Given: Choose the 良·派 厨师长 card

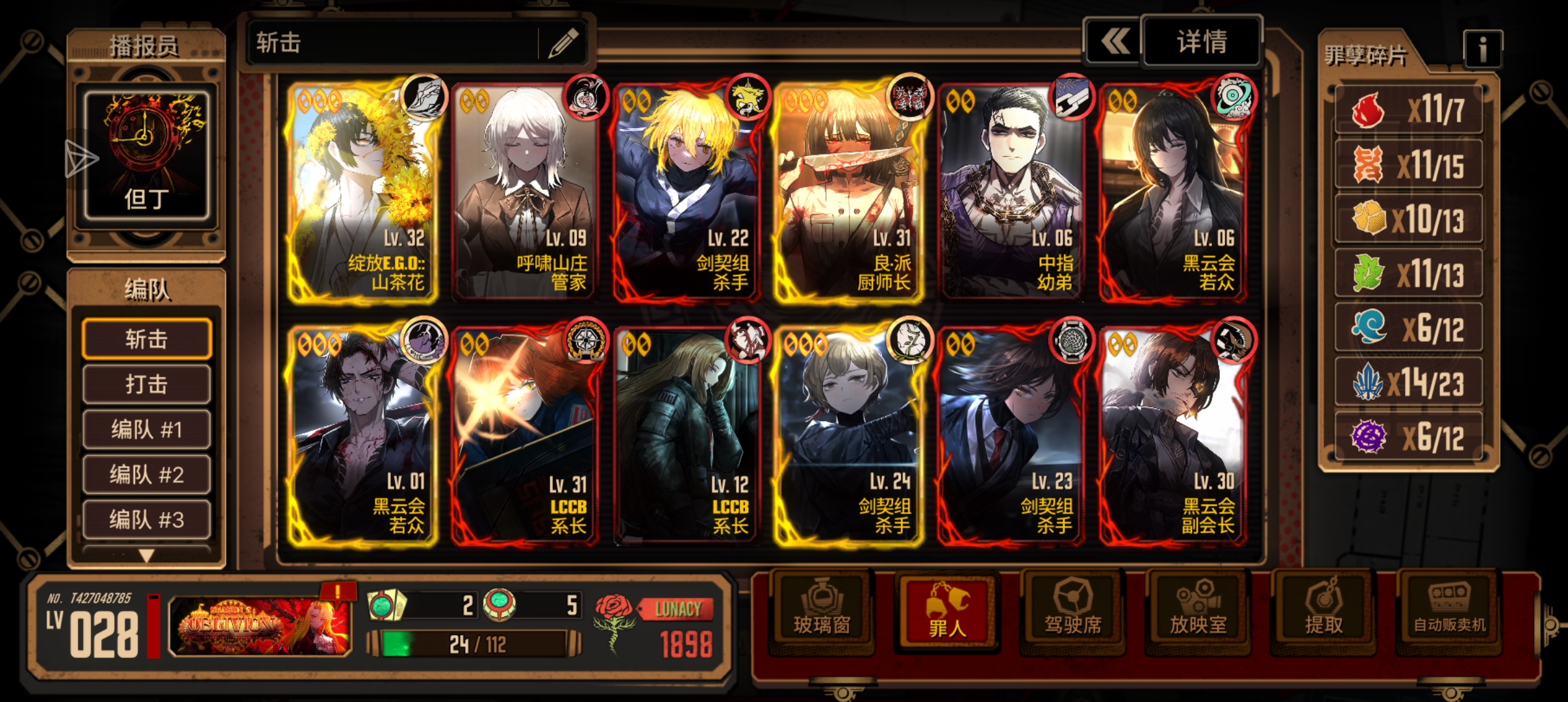Looking at the screenshot, I should 848,192.
